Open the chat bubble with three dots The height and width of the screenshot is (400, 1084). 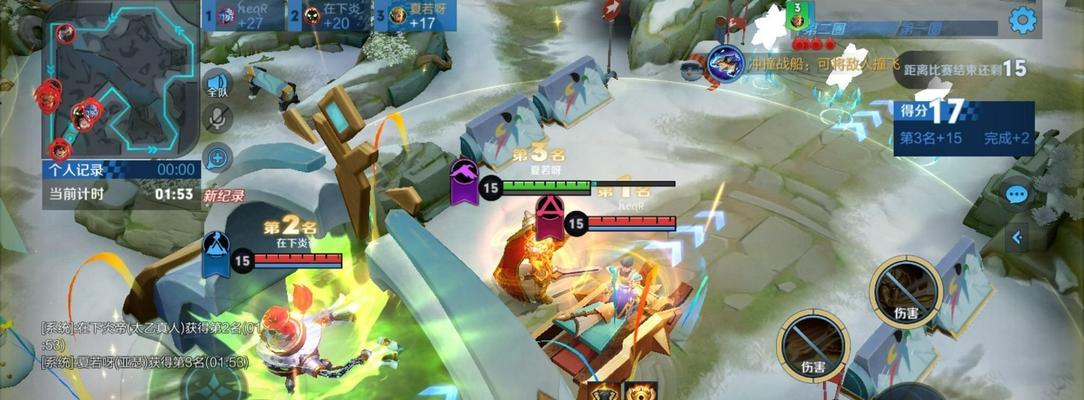click(x=1017, y=194)
